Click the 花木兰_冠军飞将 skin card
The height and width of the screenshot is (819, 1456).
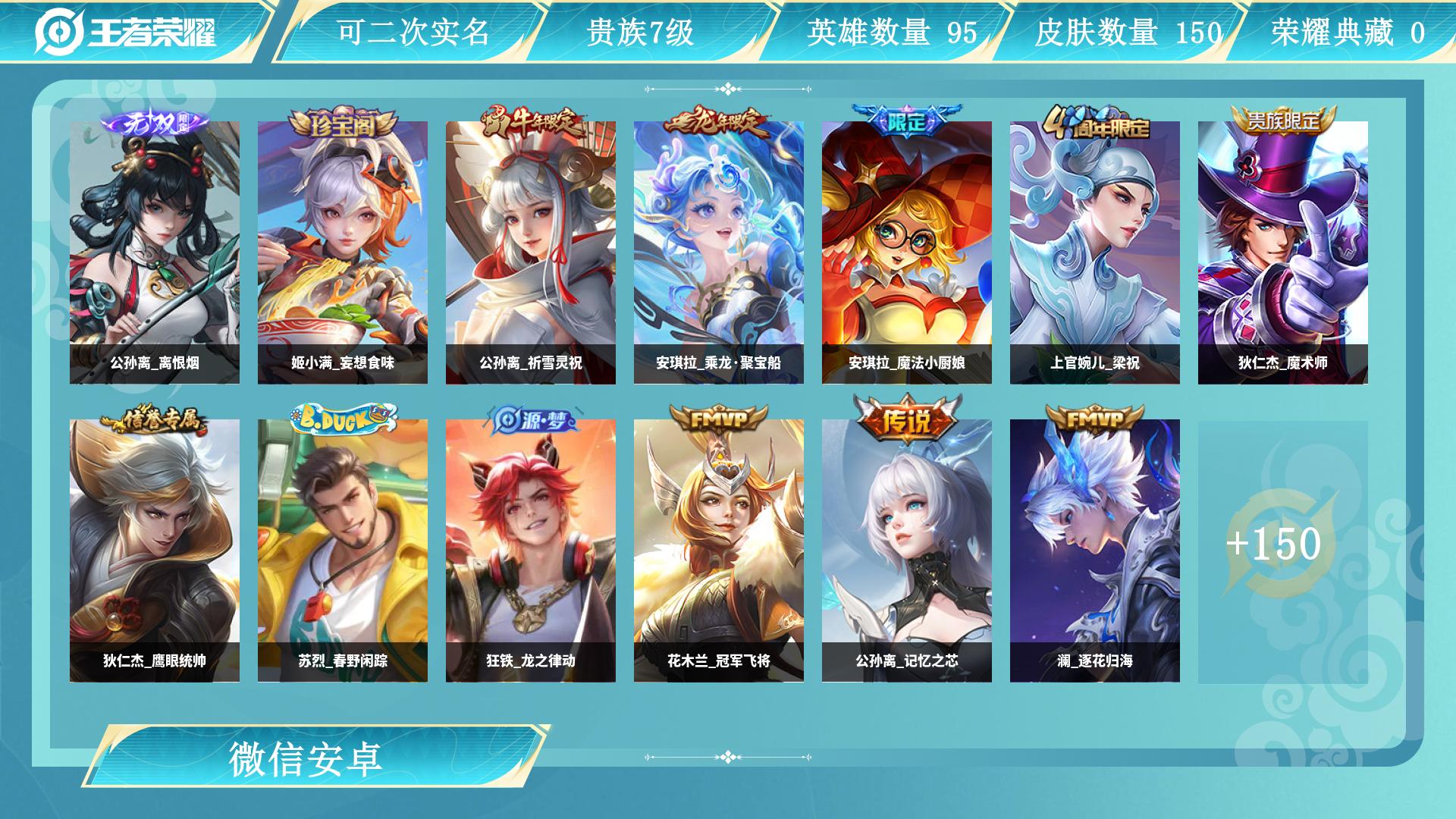pyautogui.click(x=719, y=551)
